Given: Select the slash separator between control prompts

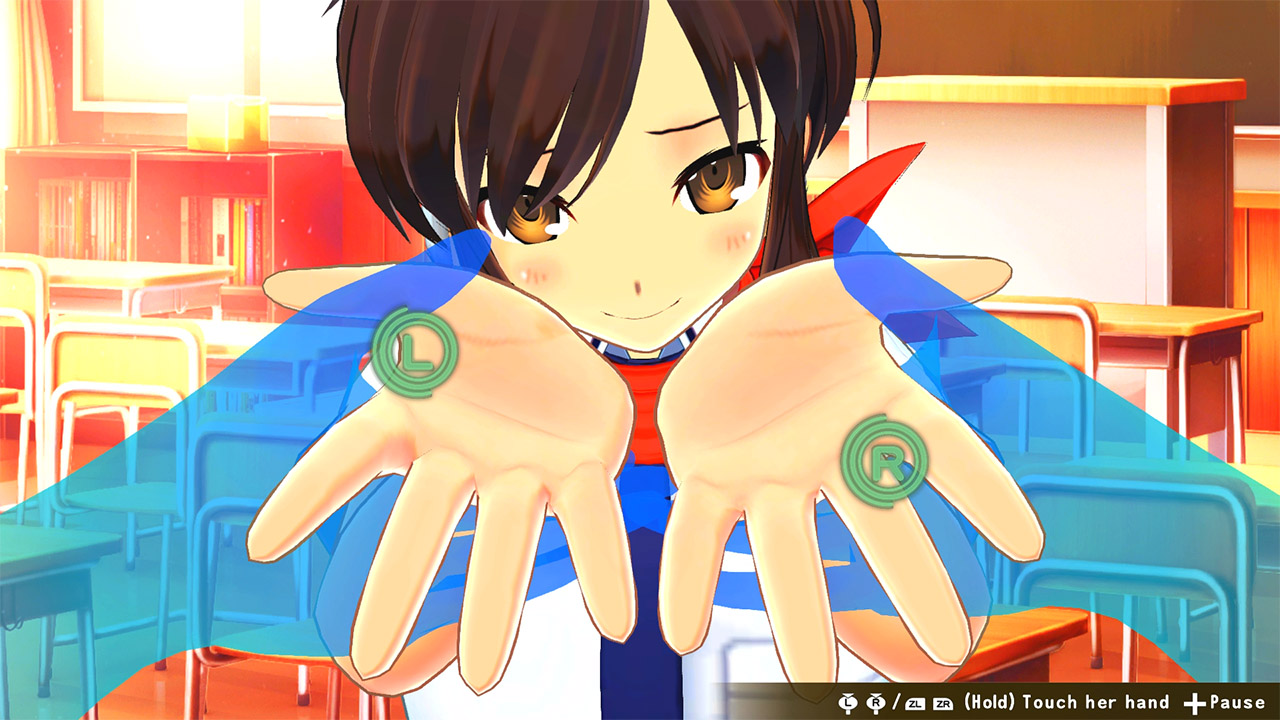Looking at the screenshot, I should [895, 703].
